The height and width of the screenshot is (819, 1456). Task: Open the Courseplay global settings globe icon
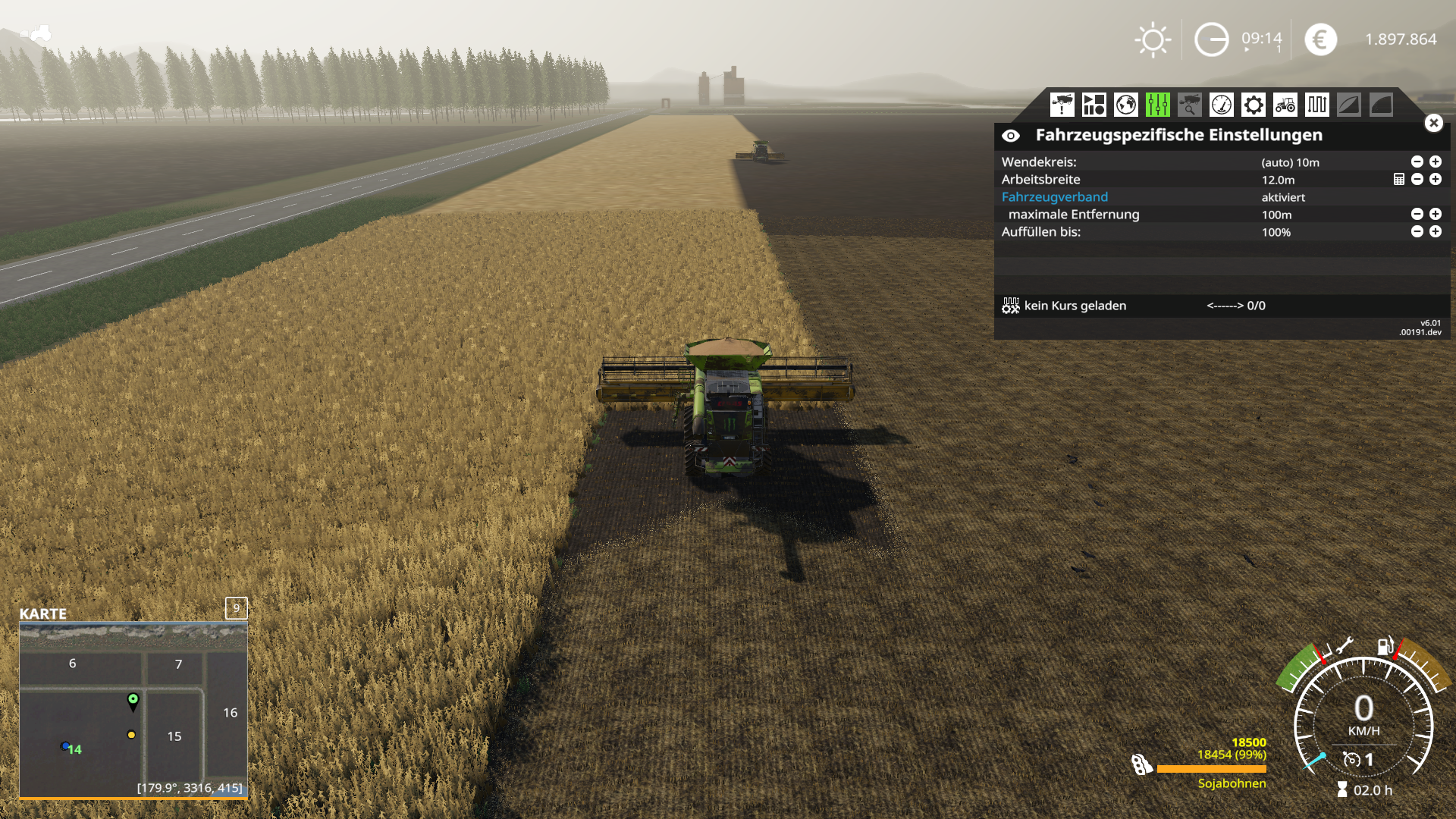click(1125, 105)
